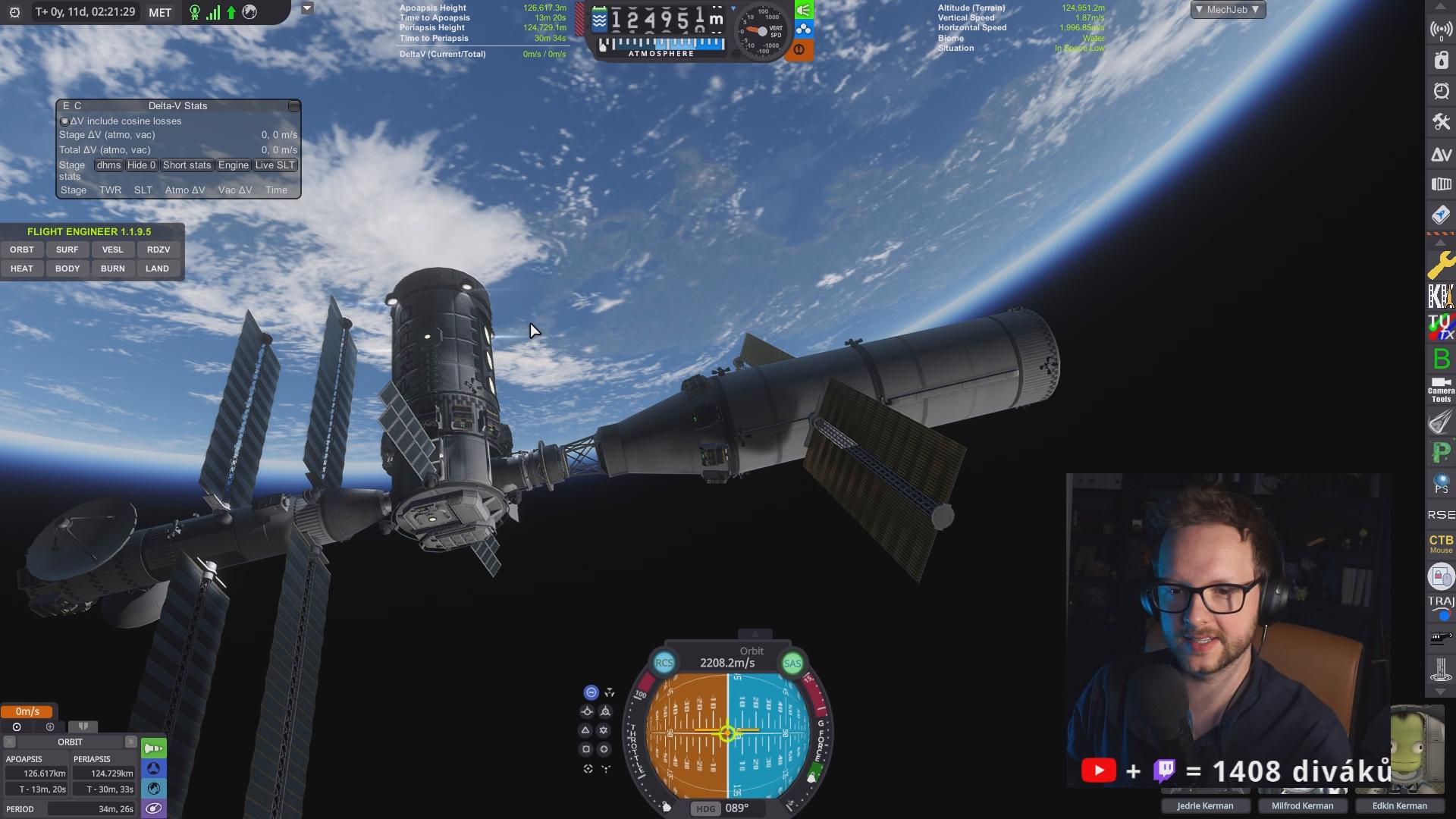1456x819 pixels.
Task: Open the HEAT Flight Engineer section
Action: point(22,268)
